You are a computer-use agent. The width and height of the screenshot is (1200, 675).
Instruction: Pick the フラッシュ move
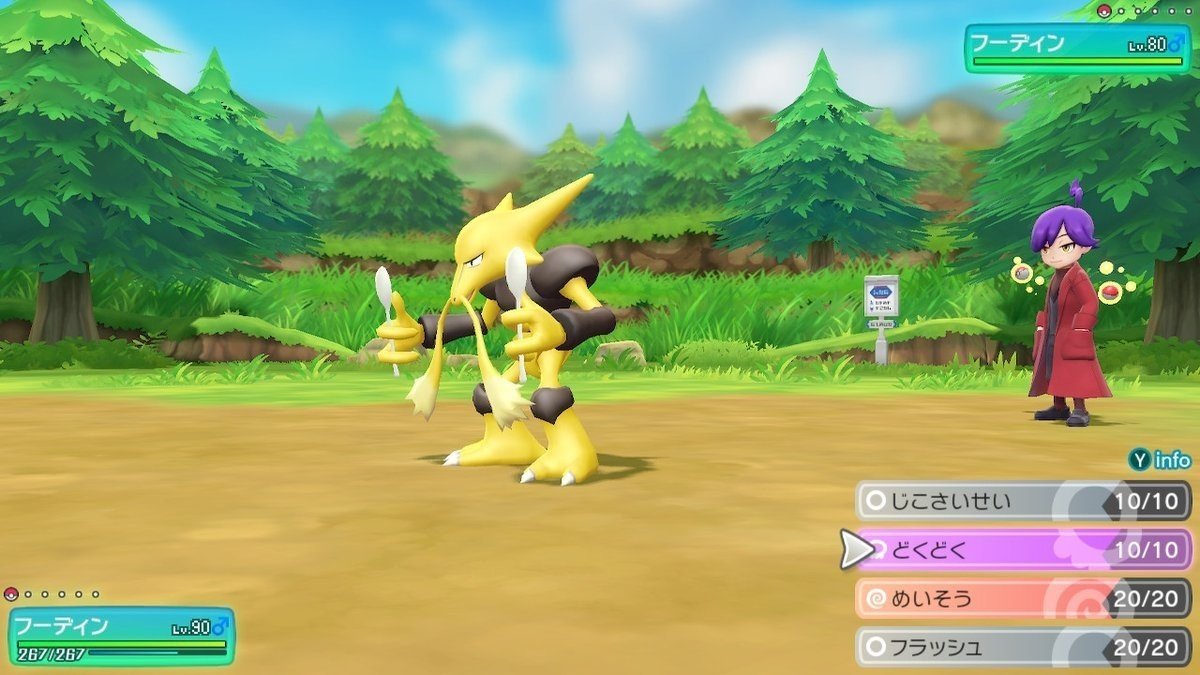click(x=1020, y=647)
